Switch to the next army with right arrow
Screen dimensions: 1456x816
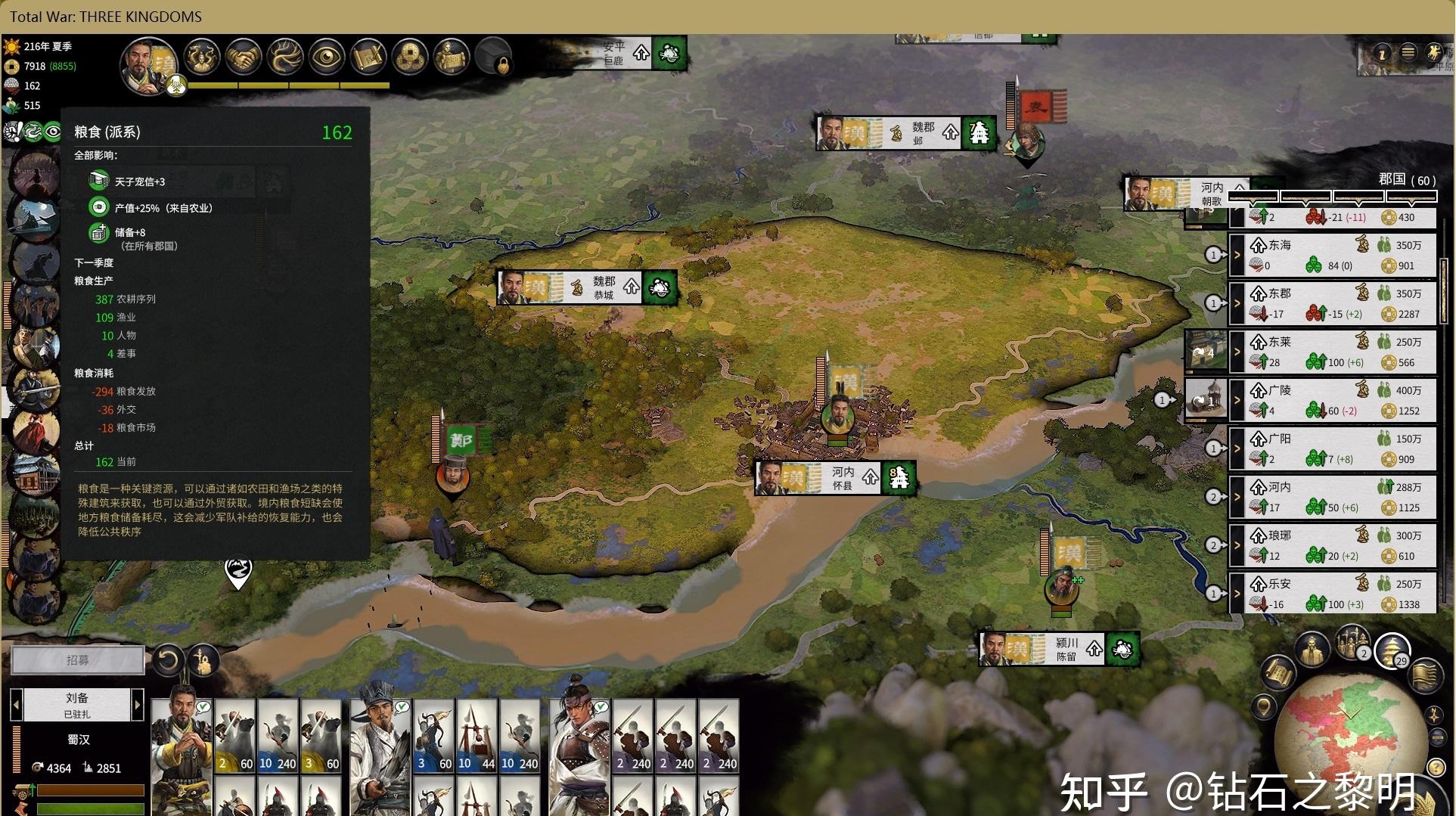[138, 705]
